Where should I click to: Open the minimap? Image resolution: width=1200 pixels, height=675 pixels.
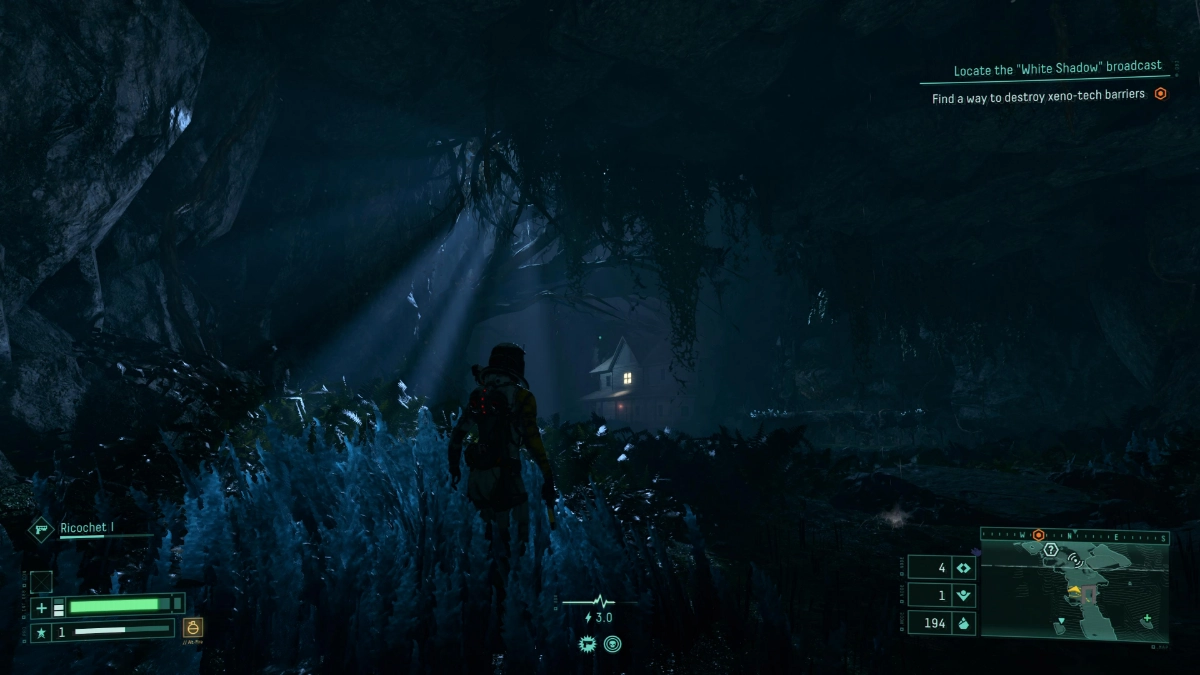pos(1074,590)
